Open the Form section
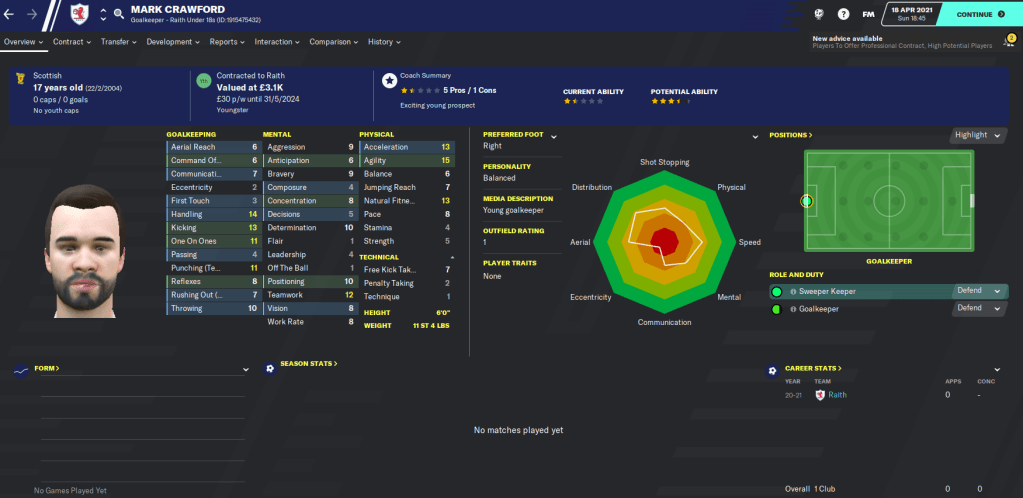The image size is (1023, 498). 47,369
